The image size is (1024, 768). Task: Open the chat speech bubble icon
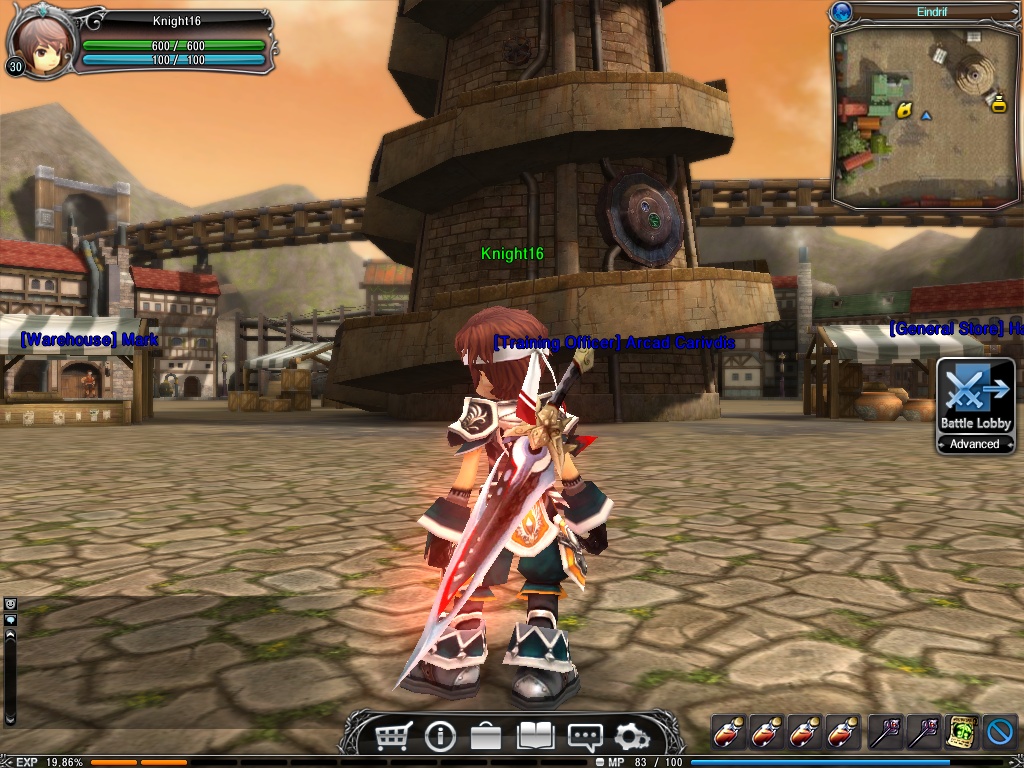(x=584, y=737)
